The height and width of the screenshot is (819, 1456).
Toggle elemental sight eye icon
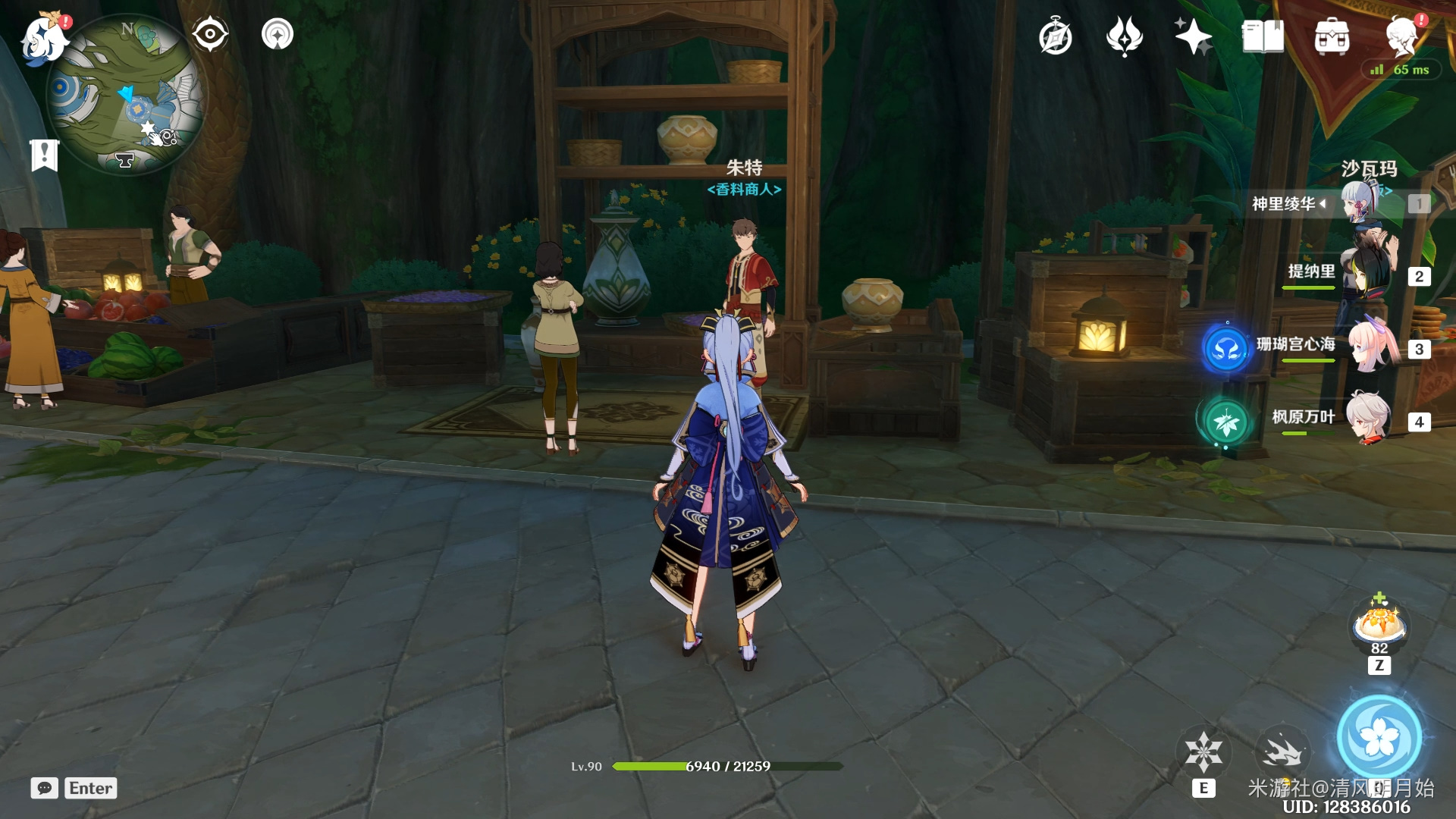[x=210, y=34]
